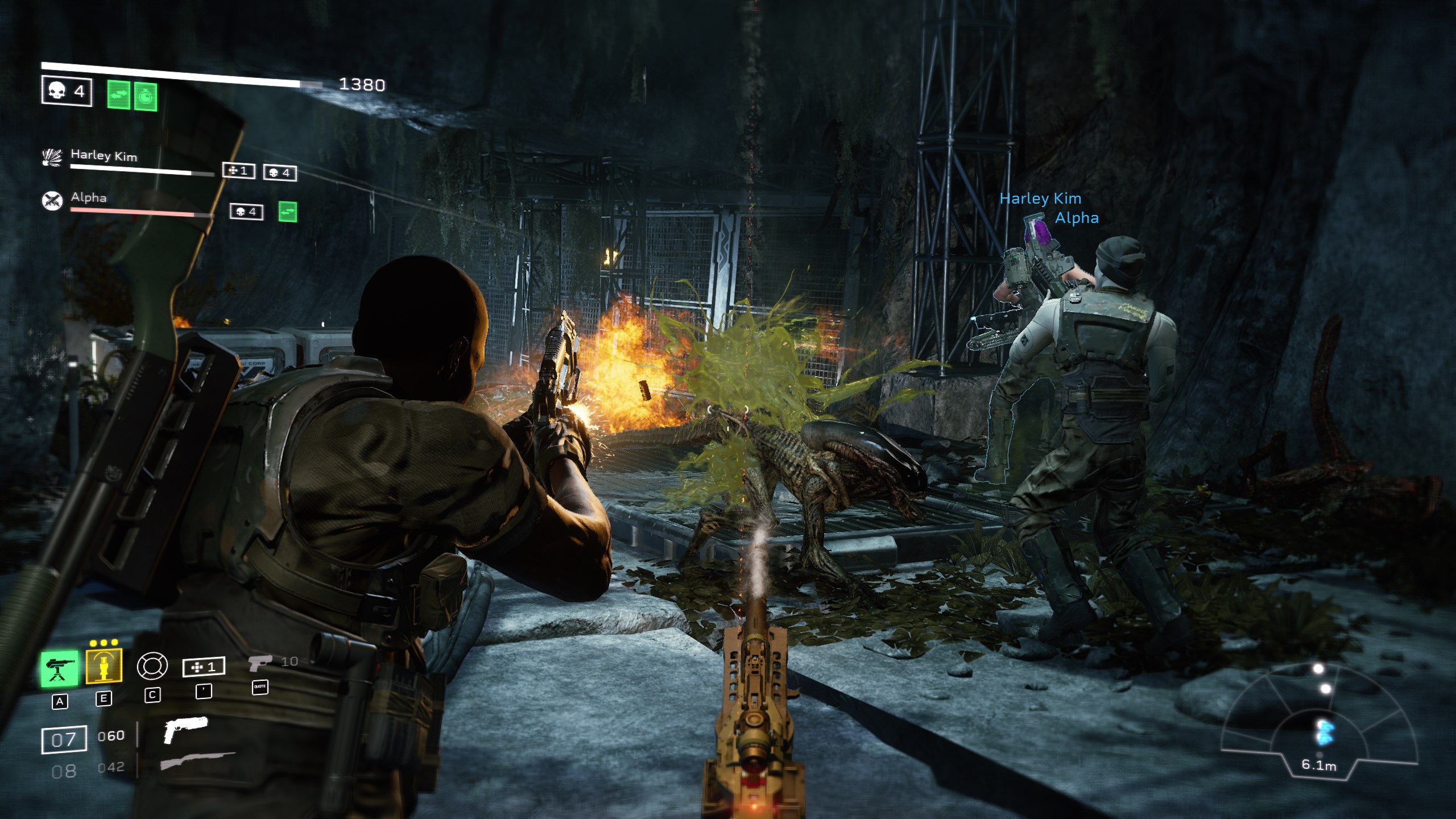Viewport: 1456px width, 819px height.
Task: Click the green swap-arrows buff icon under the health bar
Action: 119,95
